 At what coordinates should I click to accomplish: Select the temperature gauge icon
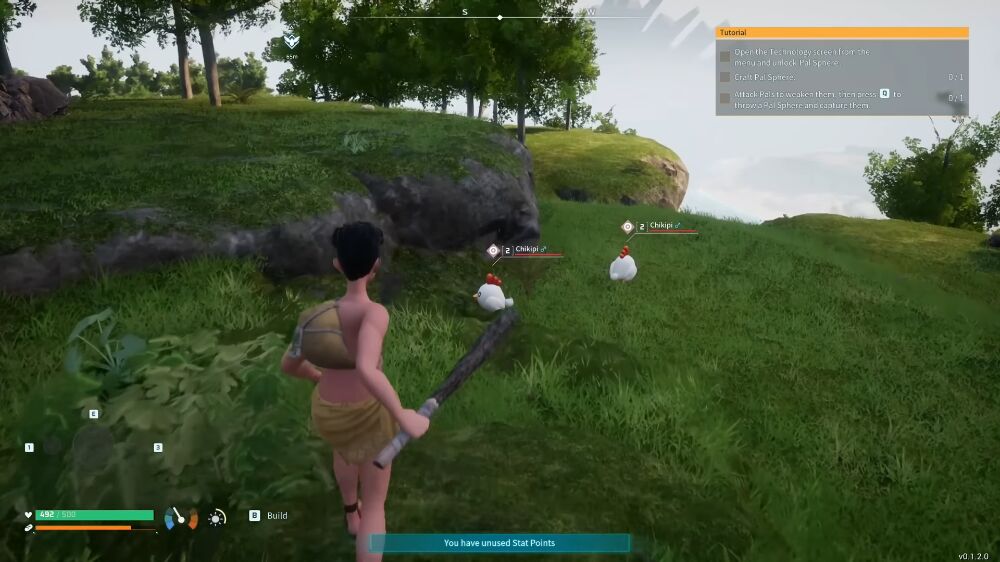(181, 517)
